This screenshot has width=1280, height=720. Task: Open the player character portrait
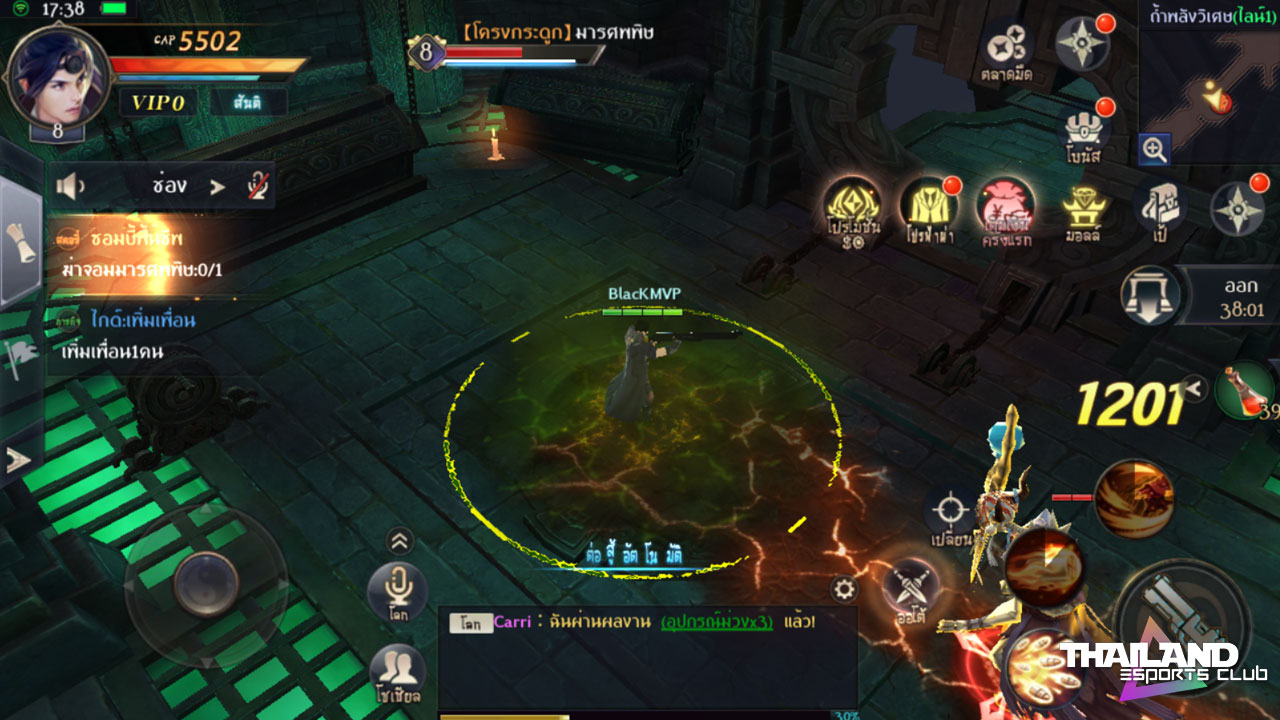56,76
